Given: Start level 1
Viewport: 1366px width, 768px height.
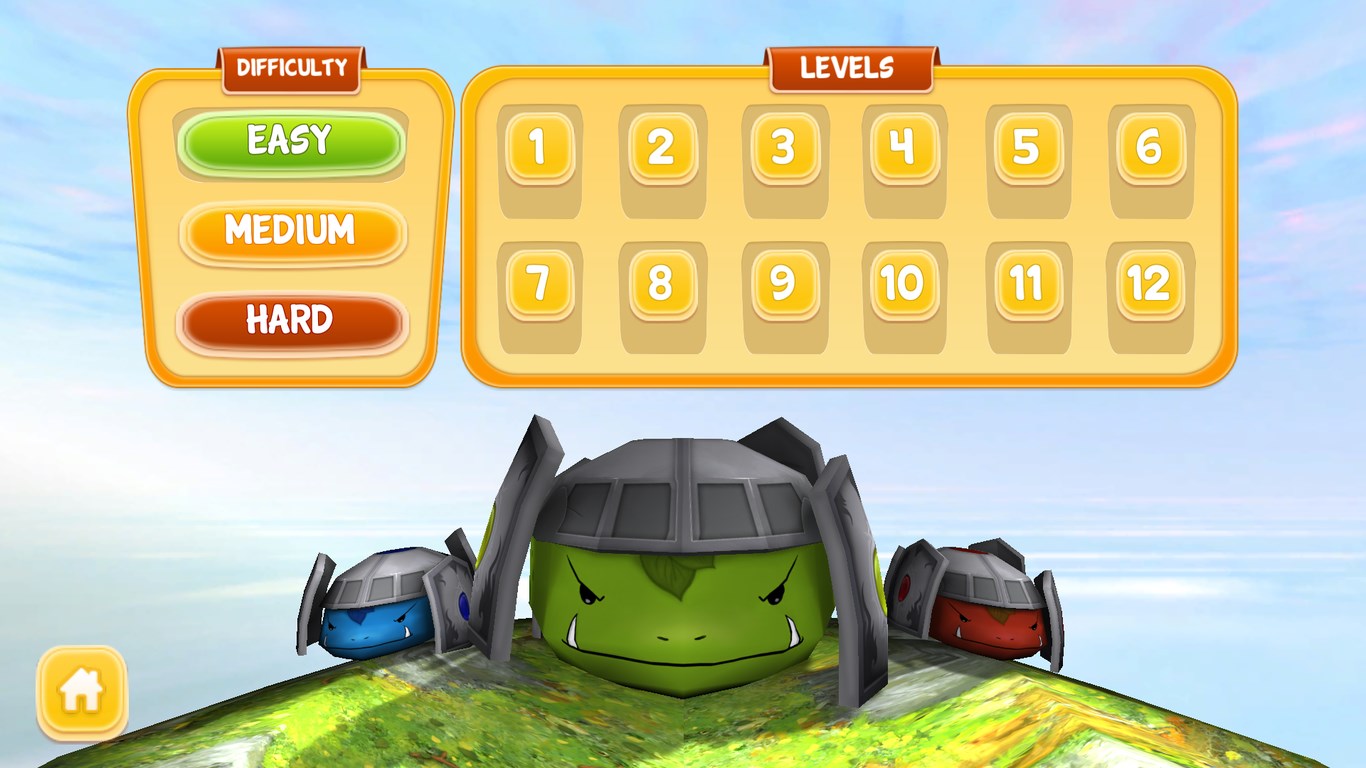Looking at the screenshot, I should tap(539, 148).
